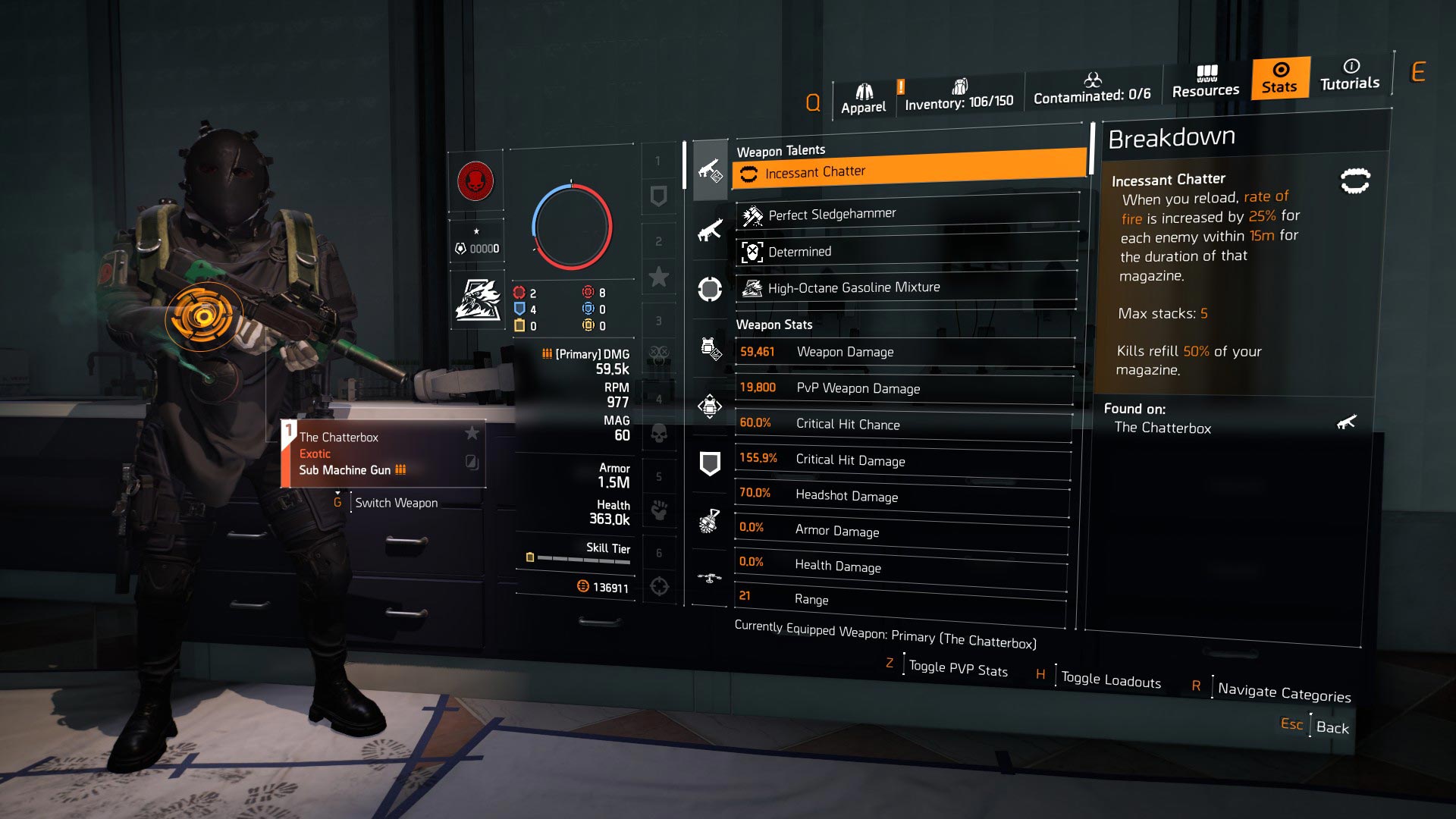This screenshot has width=1456, height=819.
Task: Select the skull icon beside slot 4
Action: (x=659, y=434)
